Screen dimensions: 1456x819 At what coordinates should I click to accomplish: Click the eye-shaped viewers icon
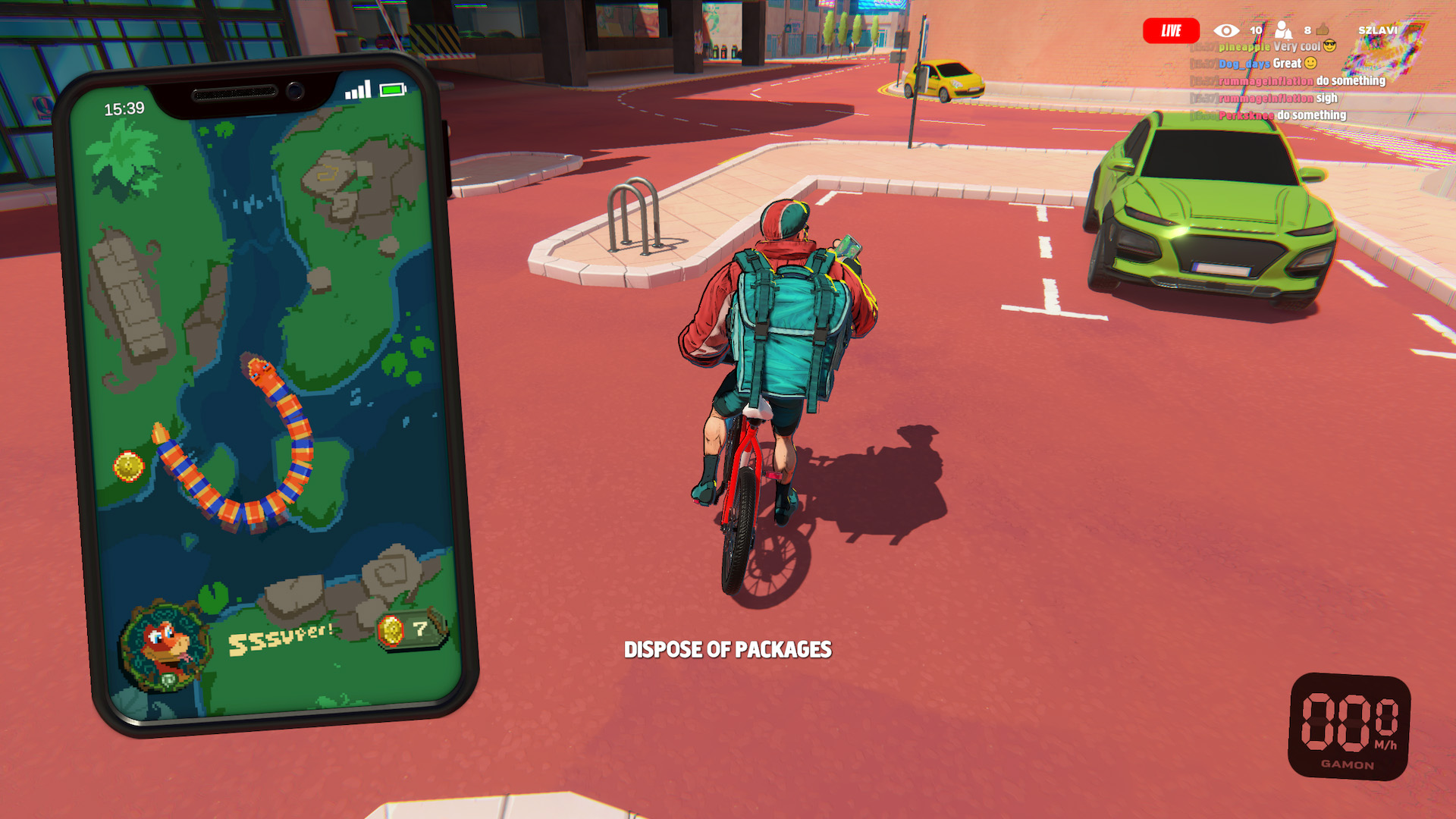pyautogui.click(x=1225, y=30)
